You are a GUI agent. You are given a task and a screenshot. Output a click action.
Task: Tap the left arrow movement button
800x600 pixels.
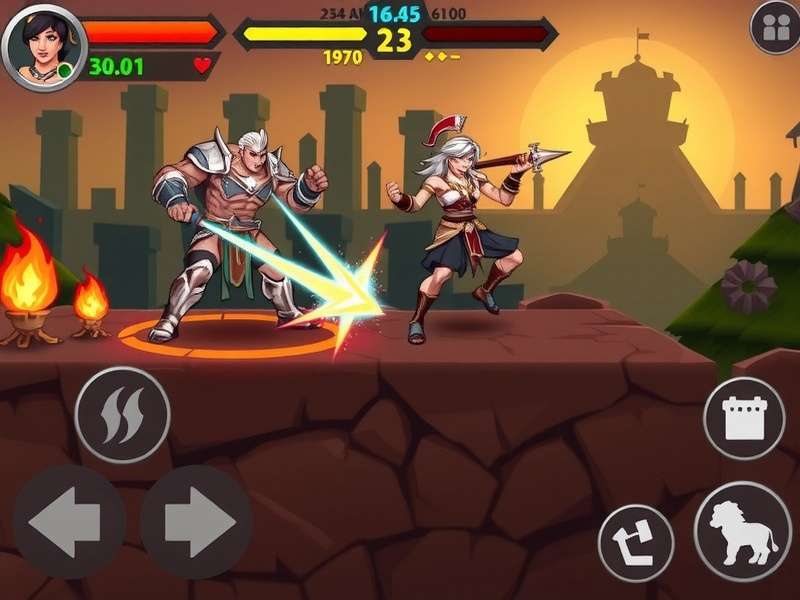click(x=68, y=521)
